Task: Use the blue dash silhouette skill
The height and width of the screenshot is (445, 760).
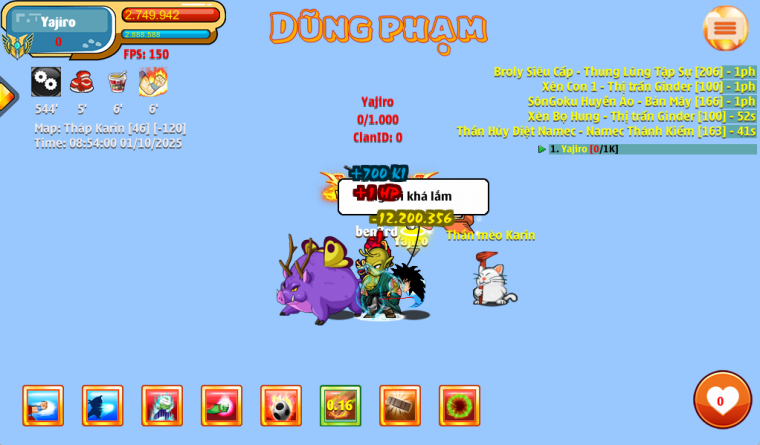Action: [102, 406]
